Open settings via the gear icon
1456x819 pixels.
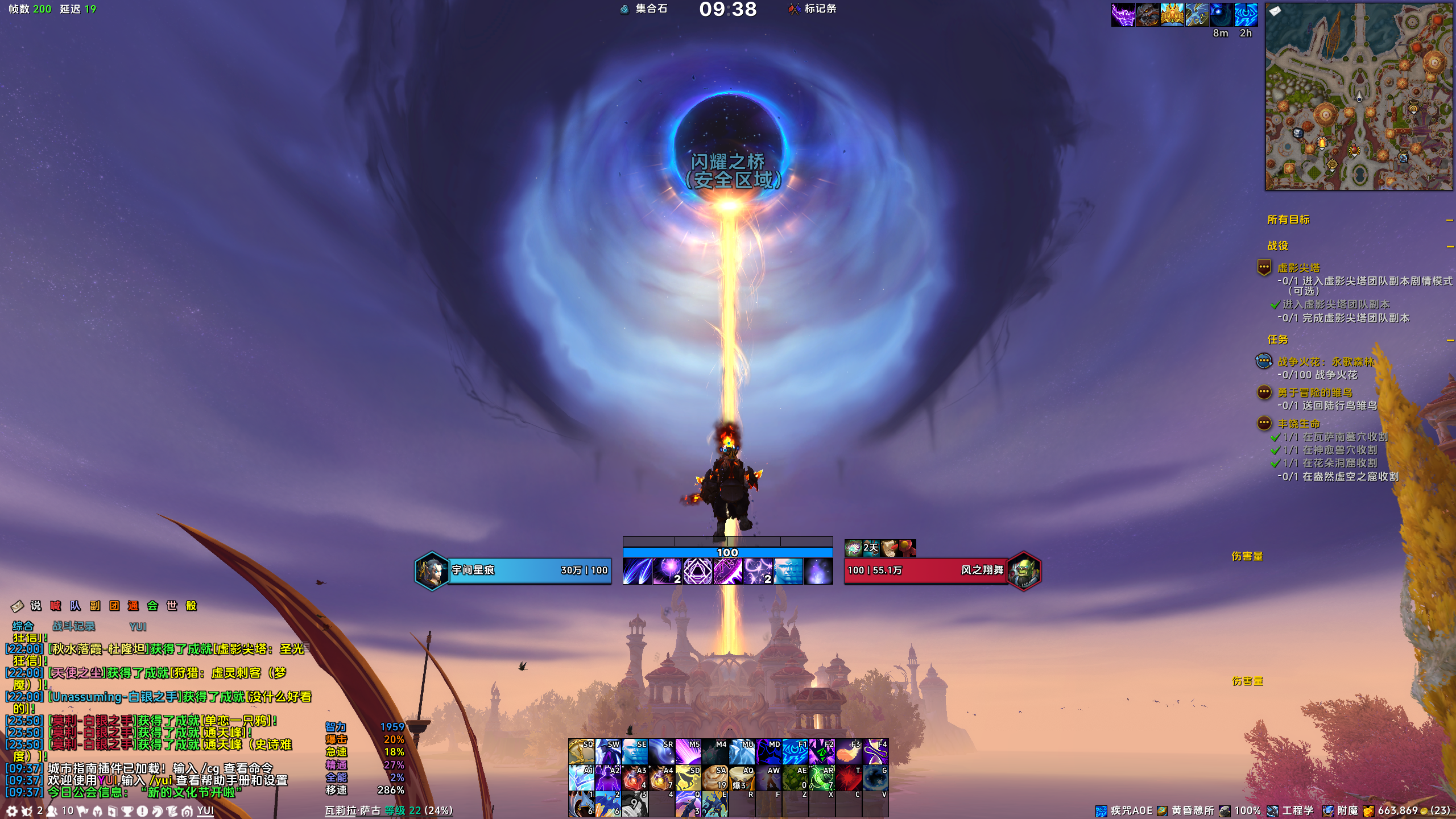click(11, 811)
